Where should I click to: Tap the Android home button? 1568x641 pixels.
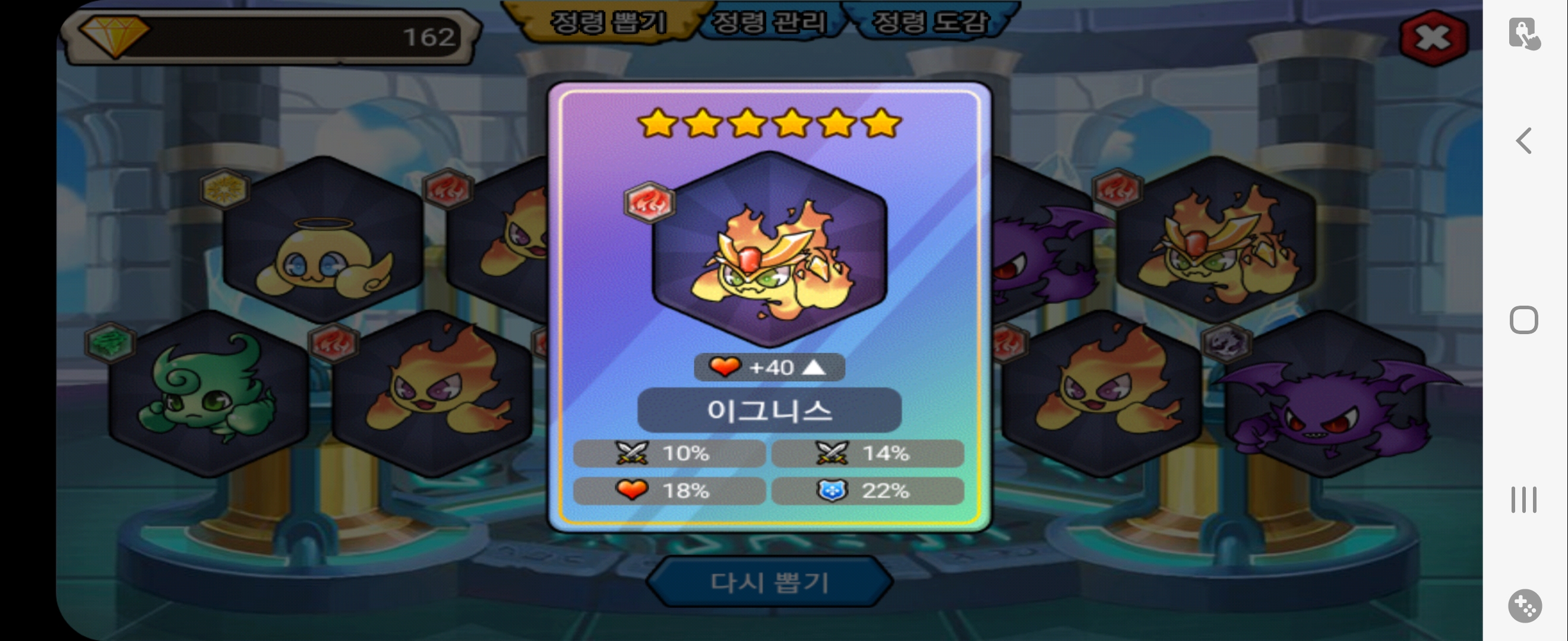[x=1523, y=320]
